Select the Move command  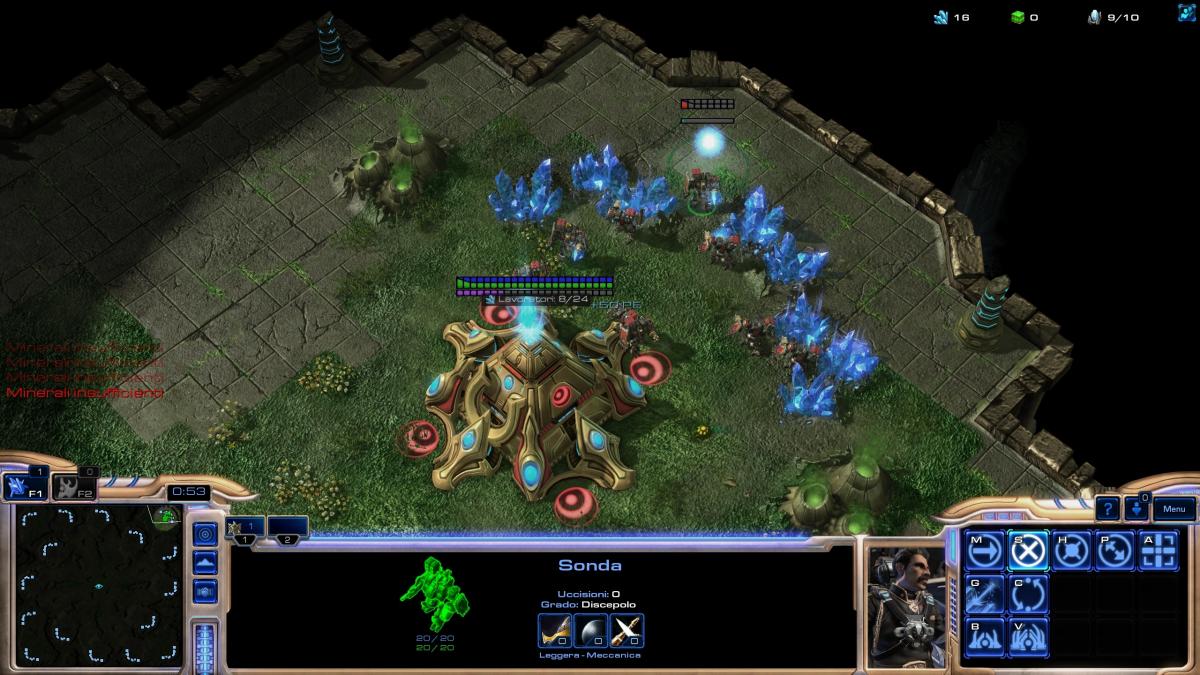click(x=985, y=551)
